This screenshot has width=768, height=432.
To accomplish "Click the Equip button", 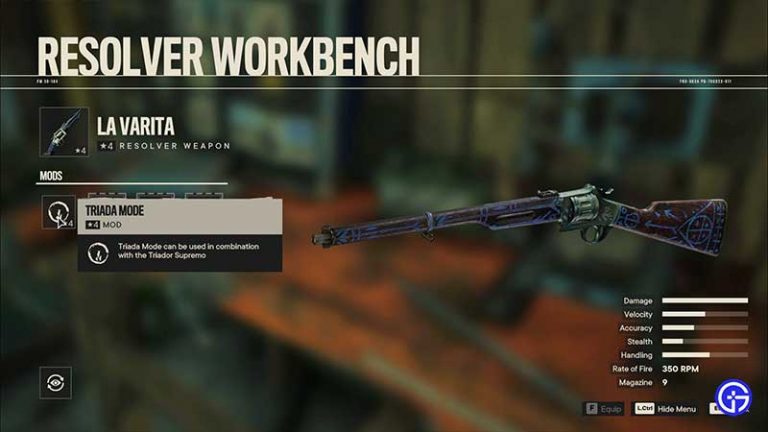I will point(603,408).
